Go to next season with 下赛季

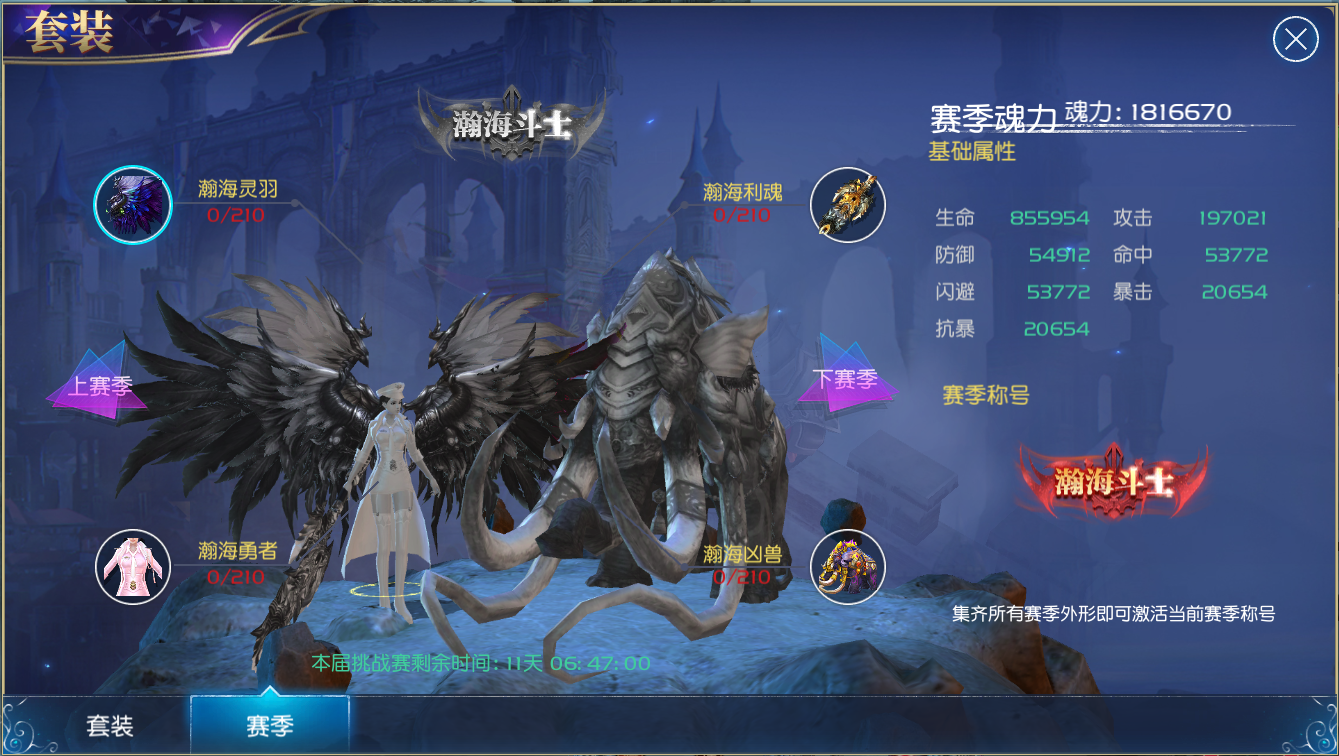[845, 379]
